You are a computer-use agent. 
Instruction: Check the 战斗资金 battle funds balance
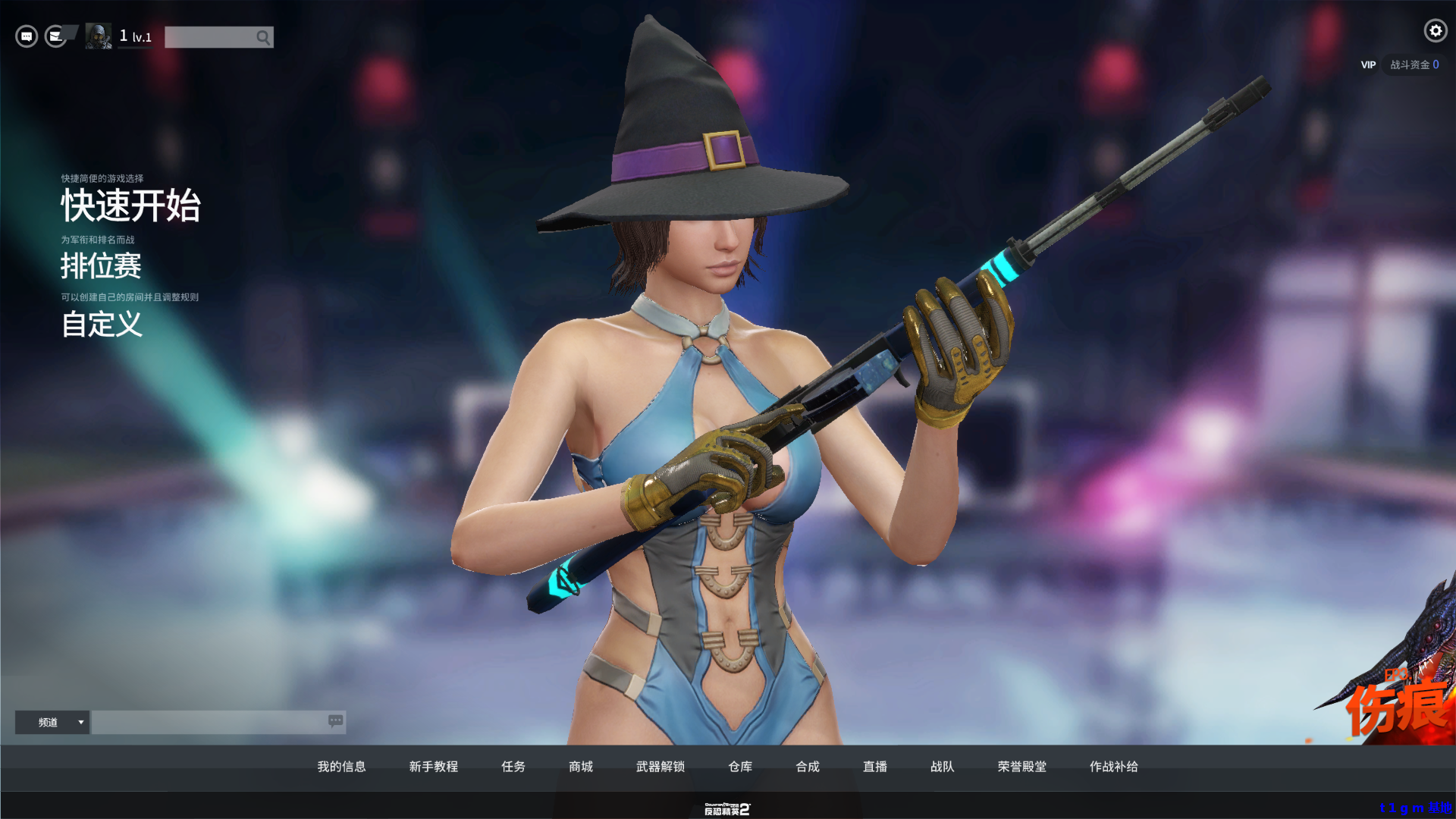(1414, 64)
